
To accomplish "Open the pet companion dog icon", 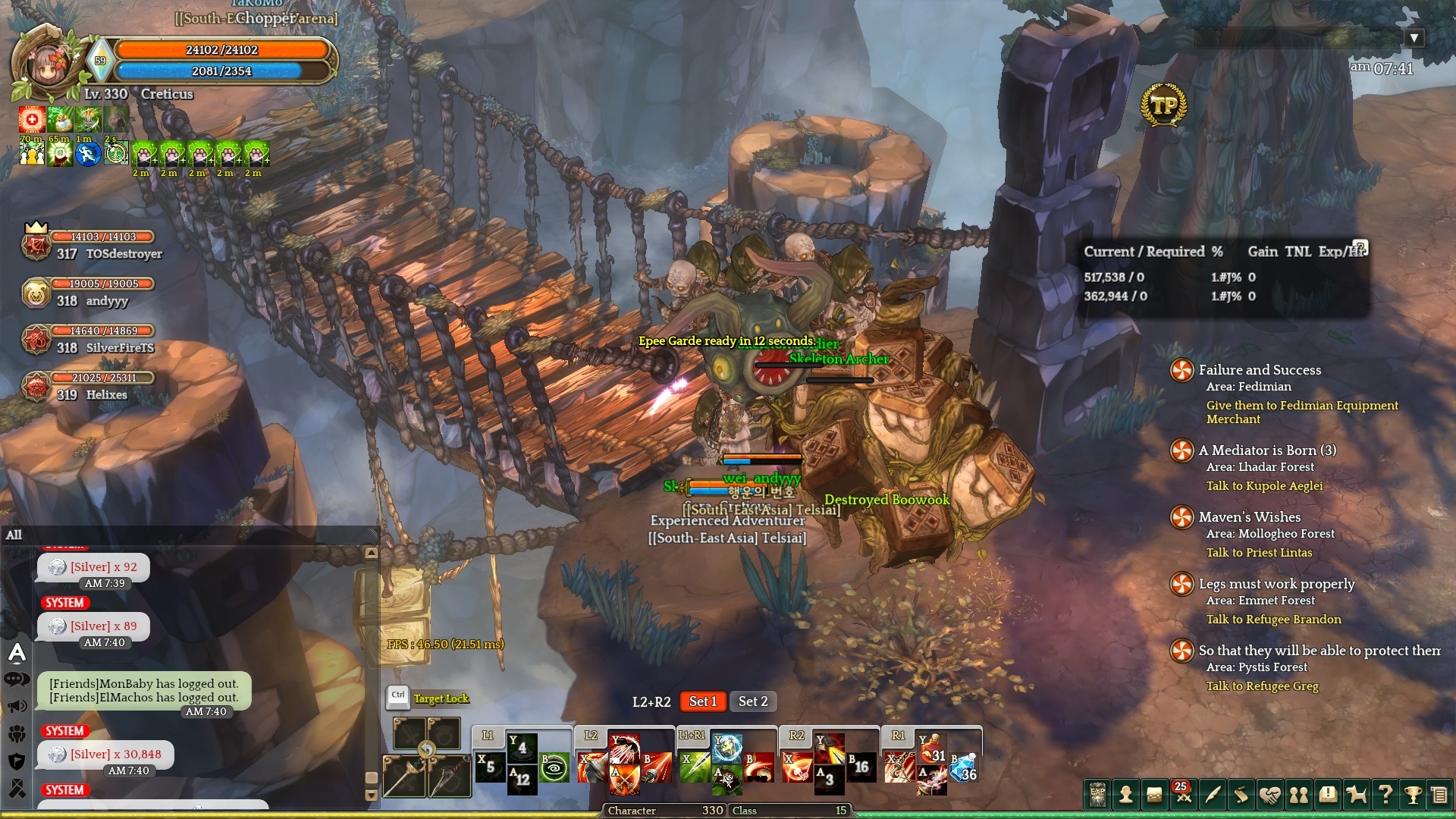I will [1356, 795].
